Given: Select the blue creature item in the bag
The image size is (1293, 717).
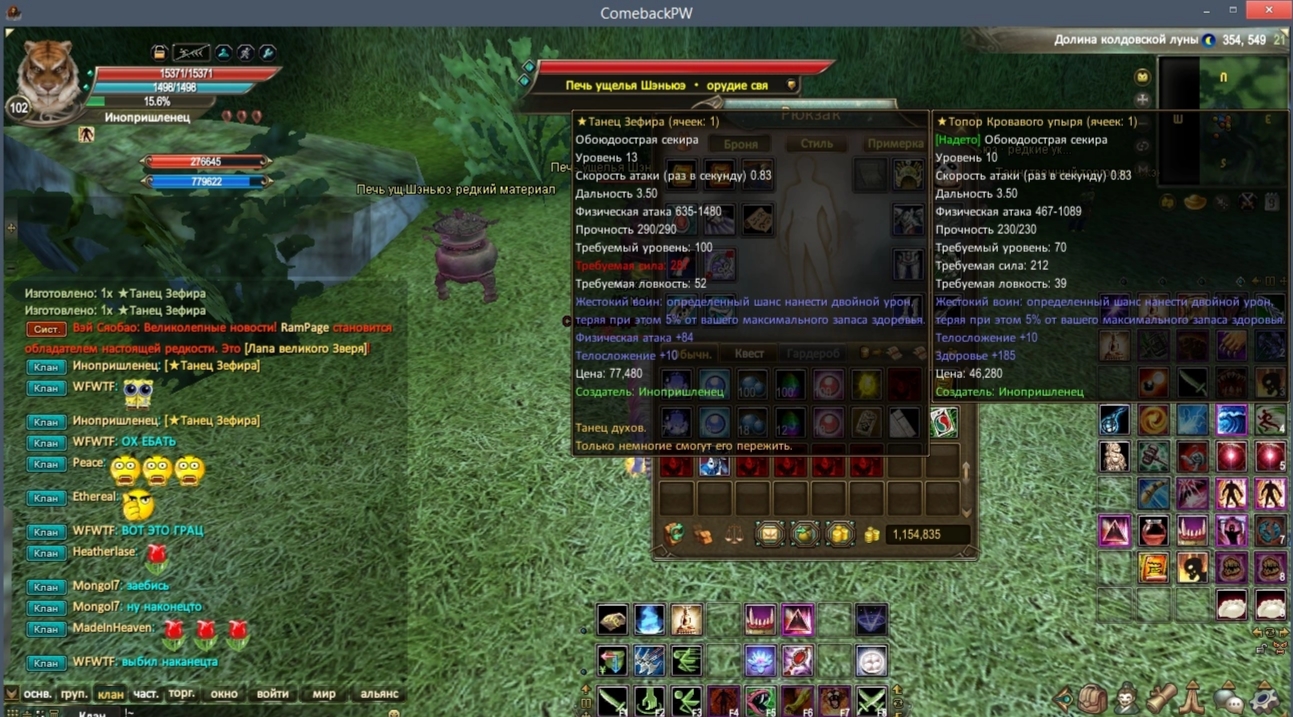Looking at the screenshot, I should 713,466.
